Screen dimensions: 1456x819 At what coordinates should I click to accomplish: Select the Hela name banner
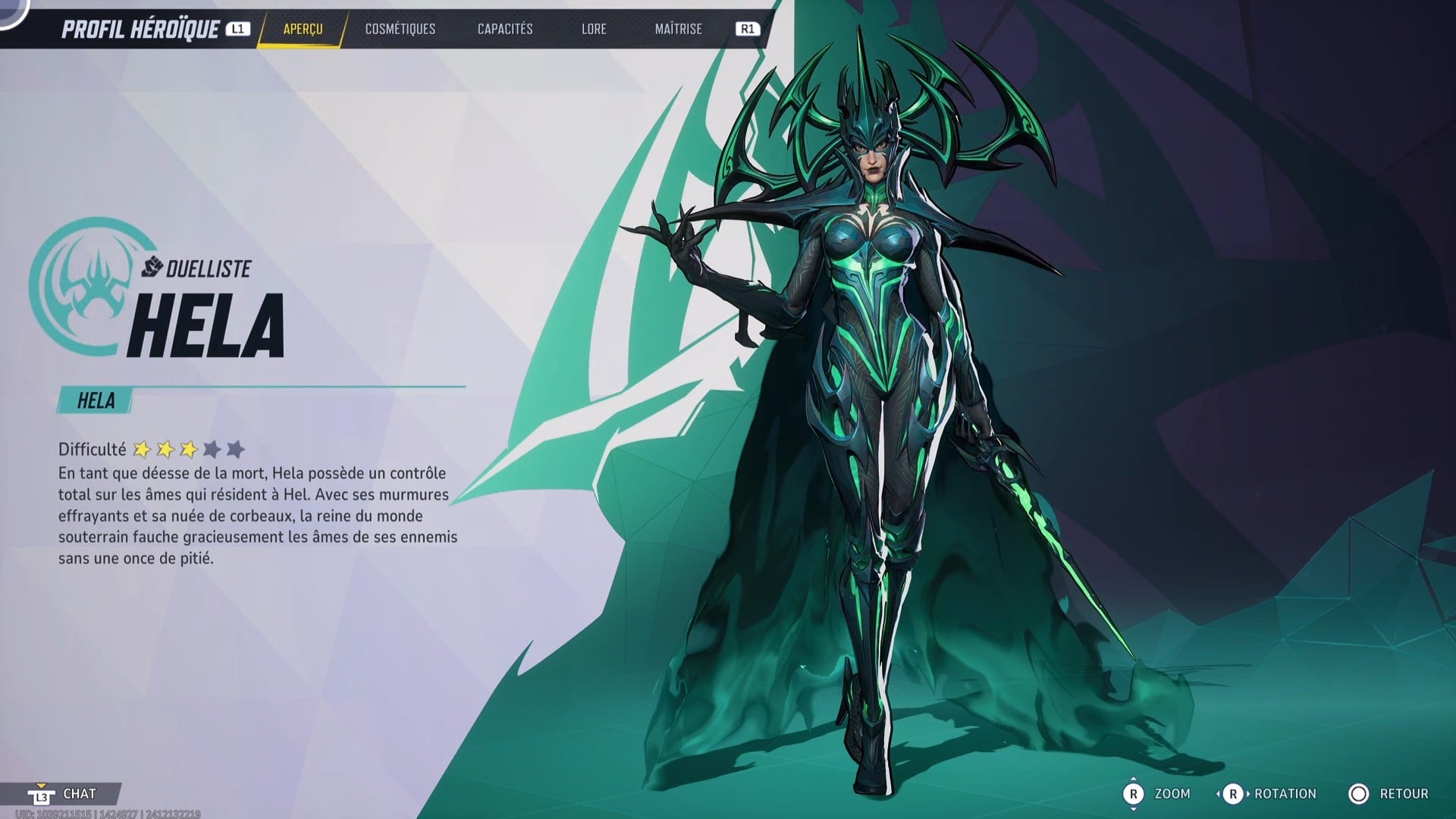(x=95, y=400)
